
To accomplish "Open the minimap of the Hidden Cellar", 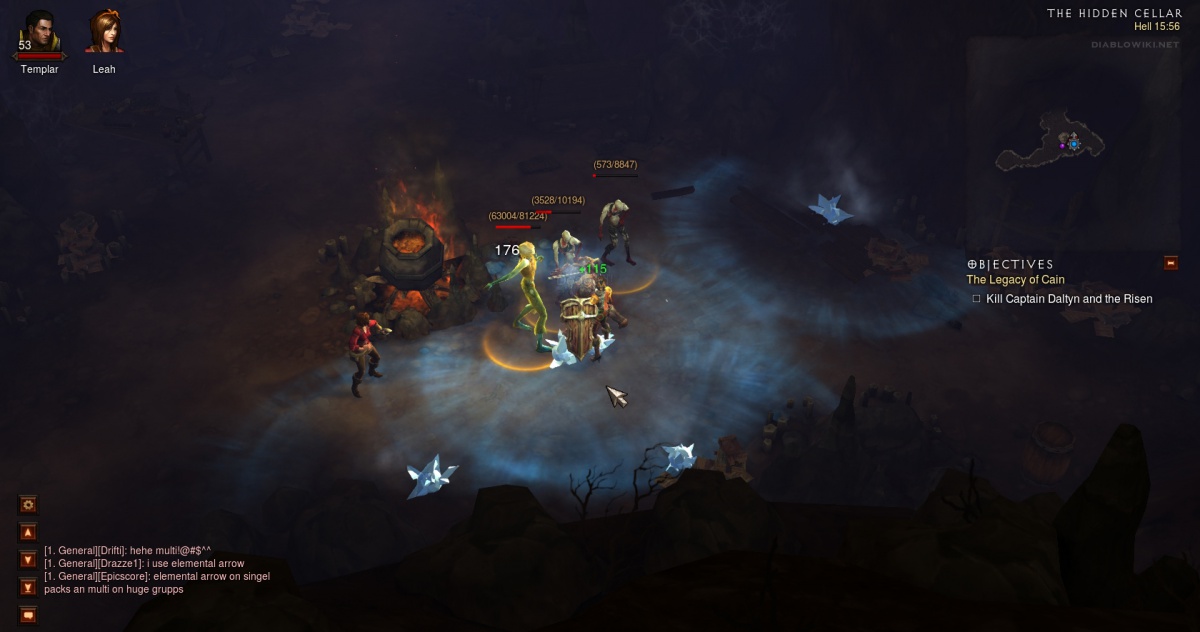I will click(1073, 145).
